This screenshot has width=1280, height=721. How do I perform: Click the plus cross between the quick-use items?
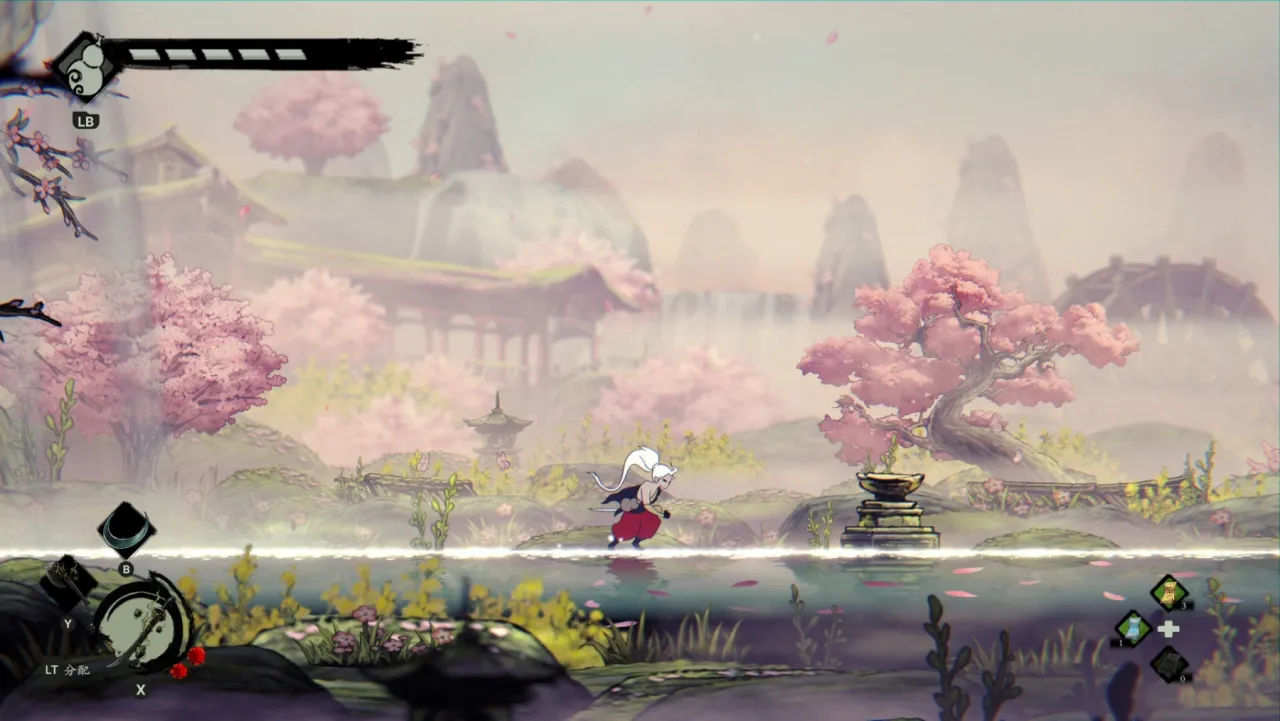1169,628
